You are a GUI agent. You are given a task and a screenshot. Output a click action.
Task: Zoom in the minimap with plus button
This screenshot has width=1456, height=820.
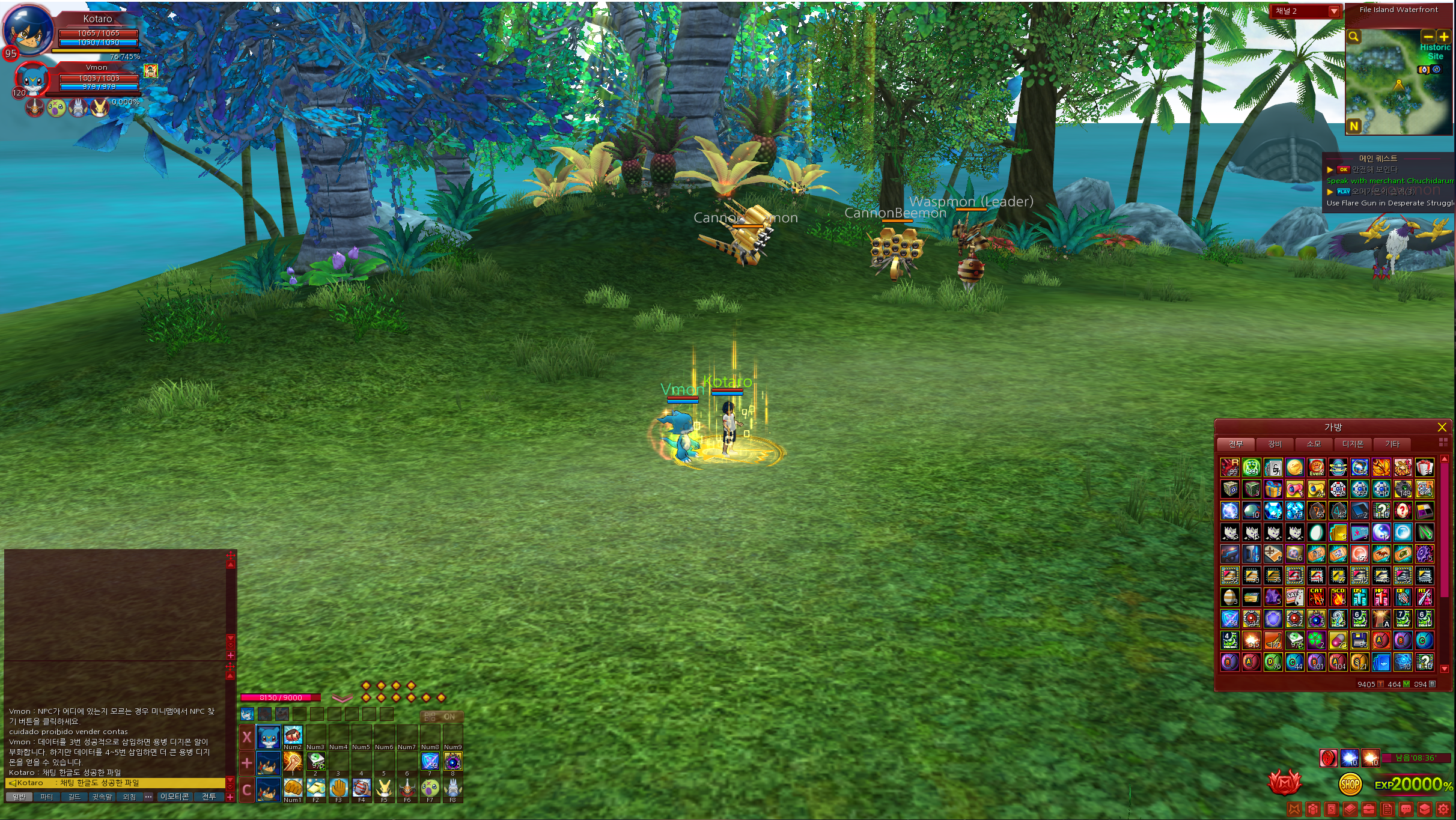point(1443,37)
